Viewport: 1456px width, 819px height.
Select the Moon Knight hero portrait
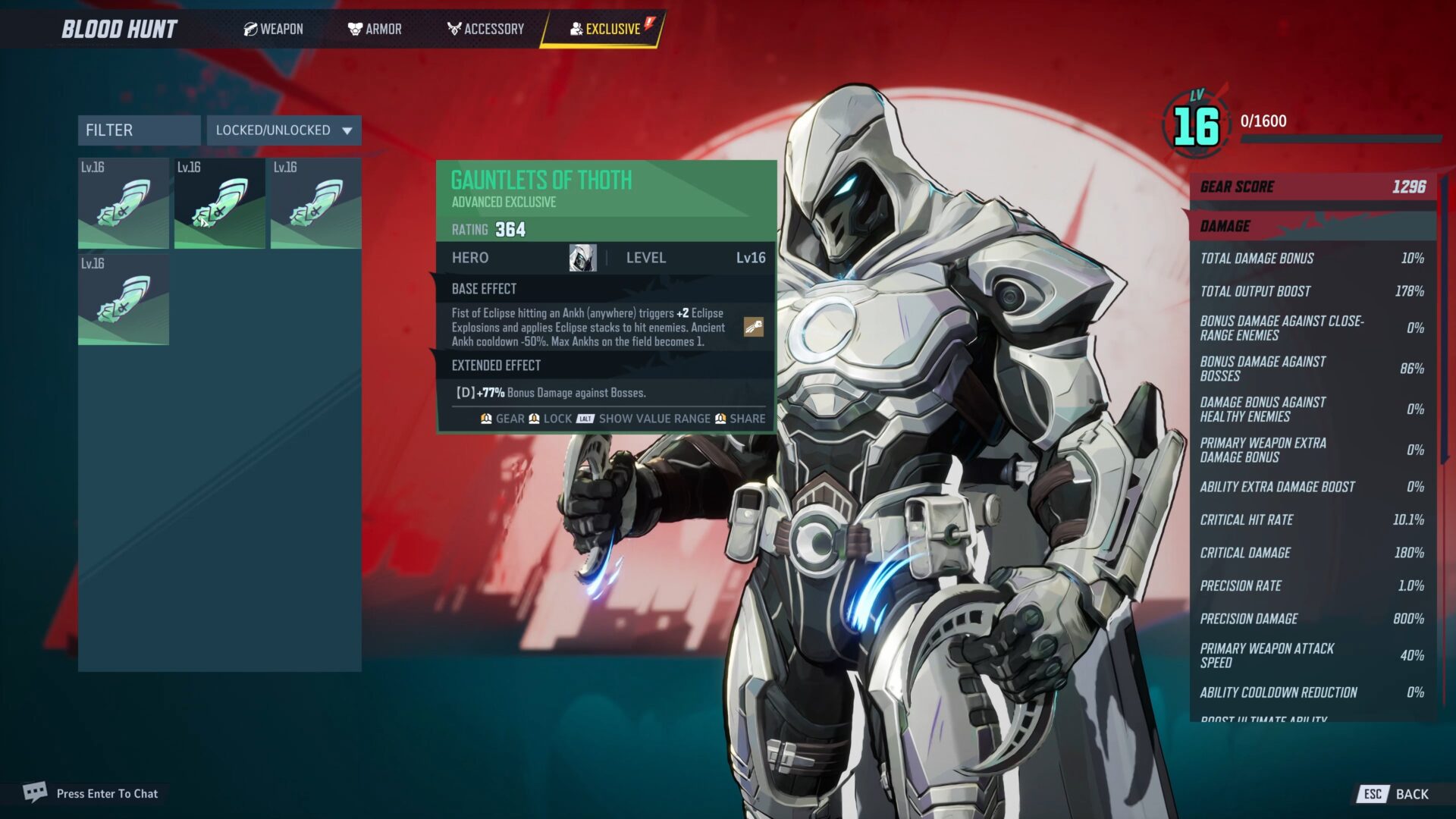(582, 258)
